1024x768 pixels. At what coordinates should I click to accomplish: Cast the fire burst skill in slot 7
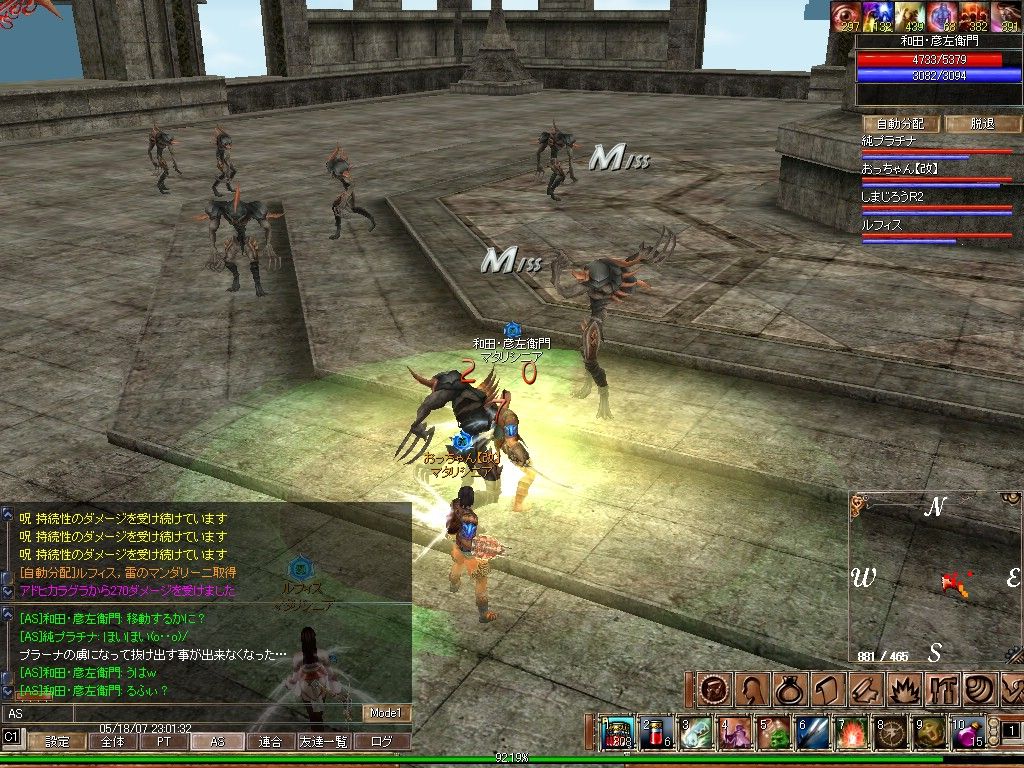pyautogui.click(x=851, y=733)
